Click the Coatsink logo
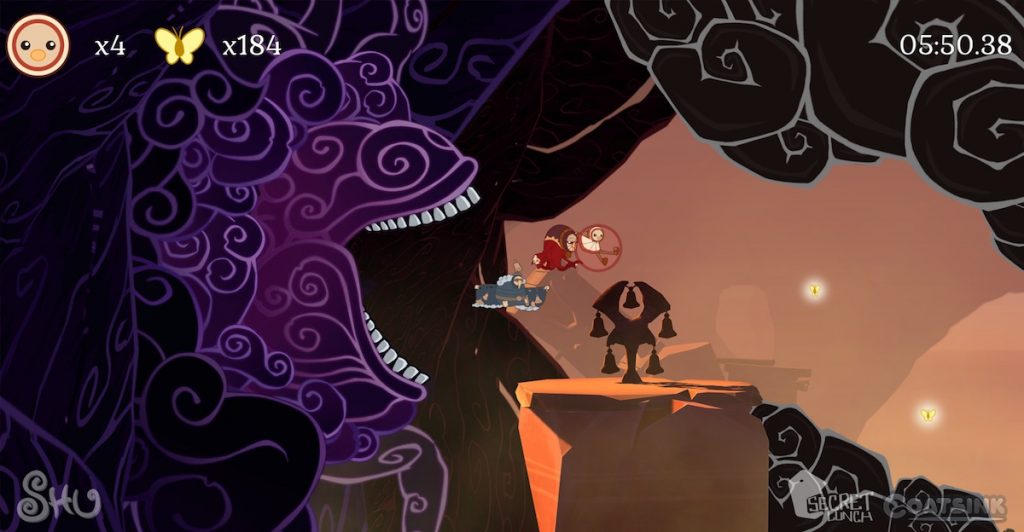 [x=947, y=505]
